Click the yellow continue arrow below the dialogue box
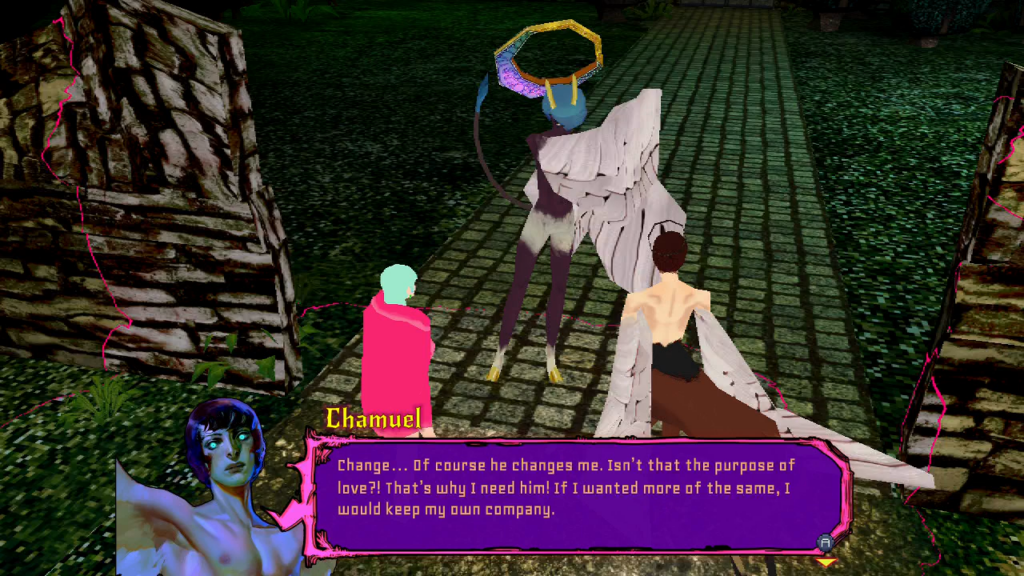1024x576 pixels. pyautogui.click(x=825, y=563)
